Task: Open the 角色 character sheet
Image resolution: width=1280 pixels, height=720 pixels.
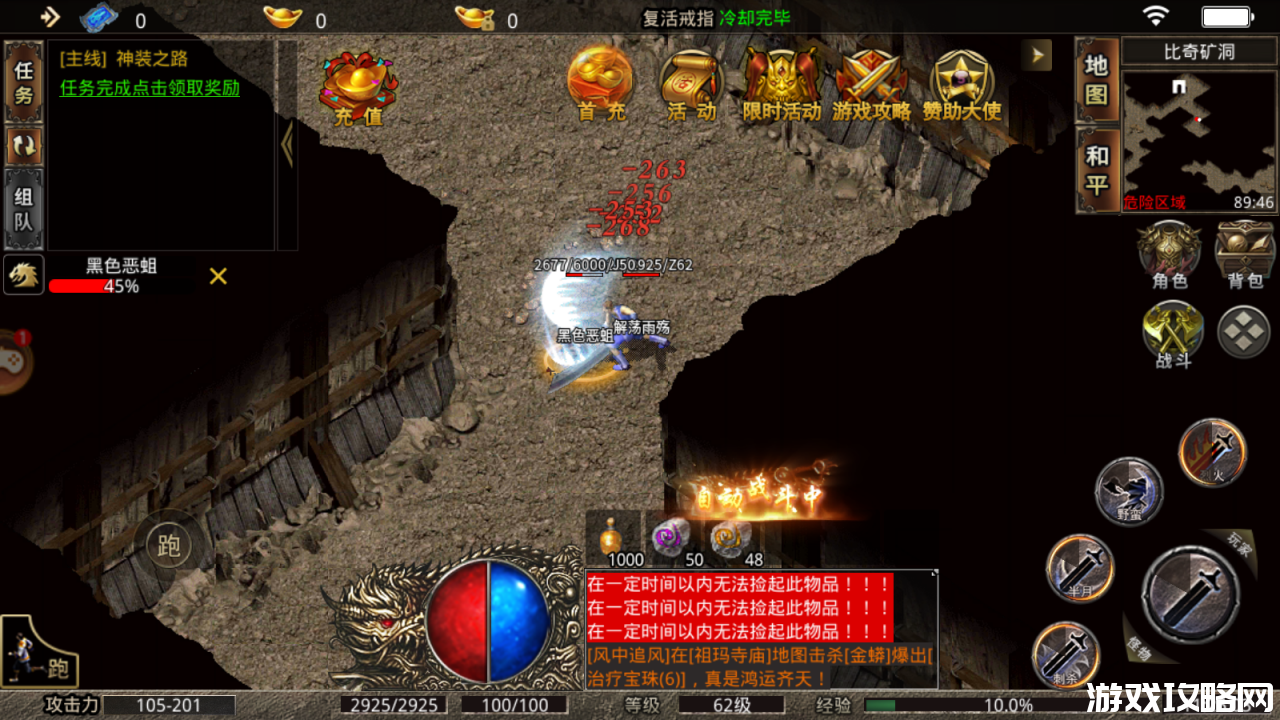Action: 1169,254
